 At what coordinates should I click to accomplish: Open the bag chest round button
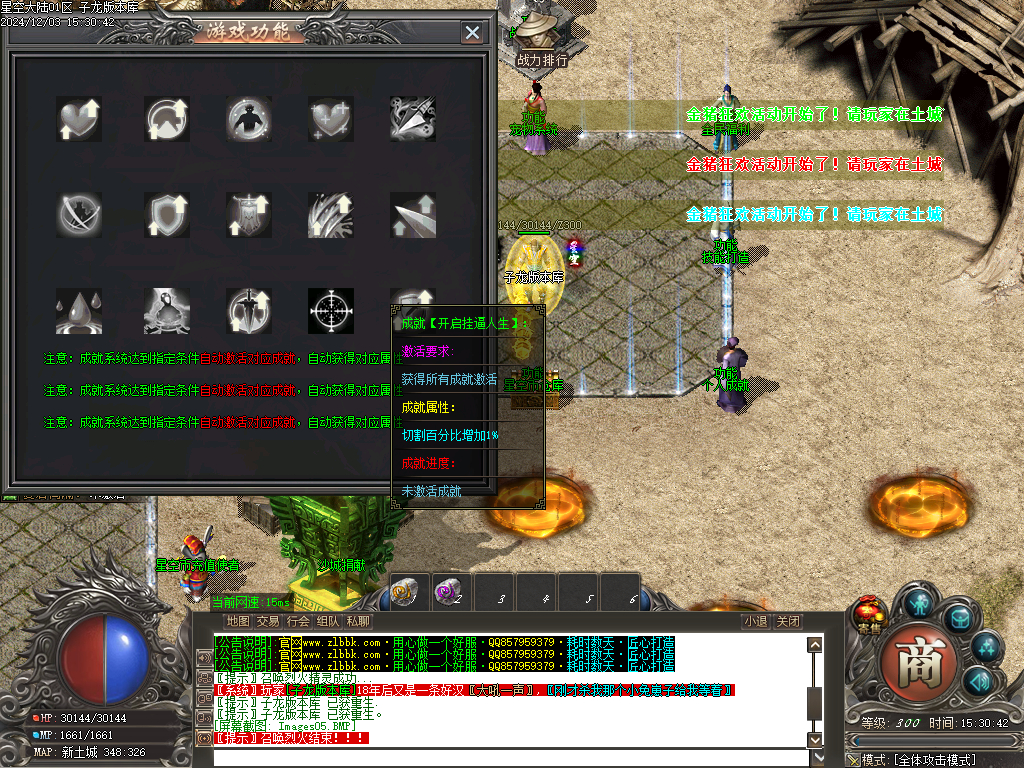point(959,618)
